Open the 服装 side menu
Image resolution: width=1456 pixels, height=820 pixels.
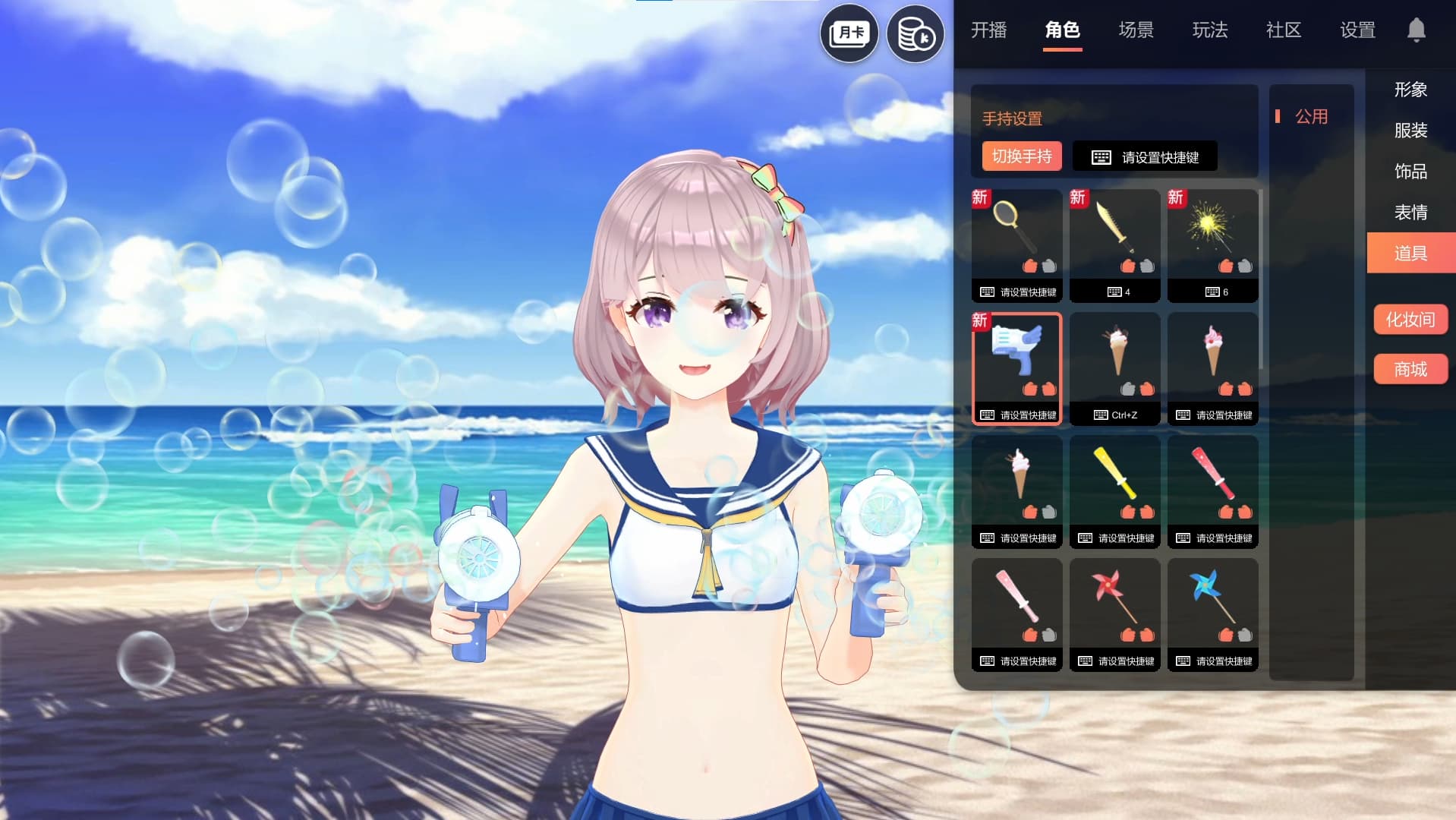click(1410, 131)
